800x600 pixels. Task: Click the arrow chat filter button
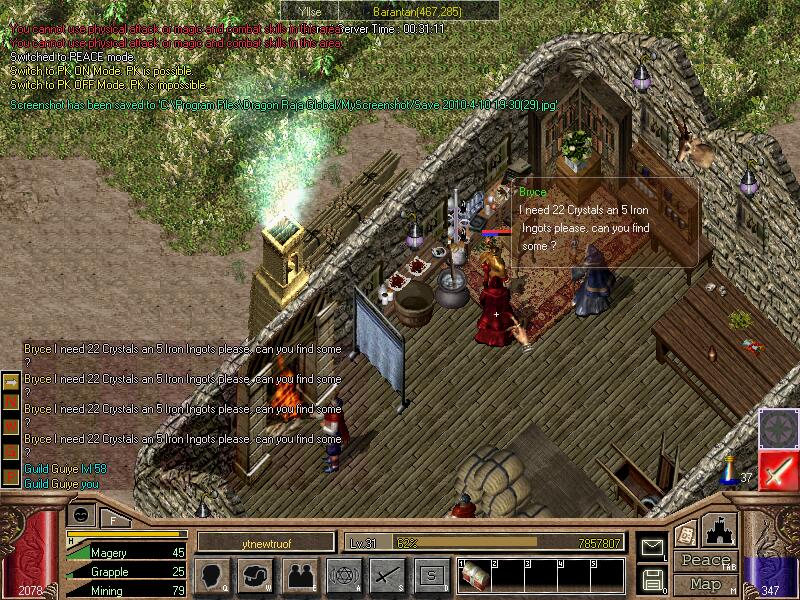click(11, 383)
